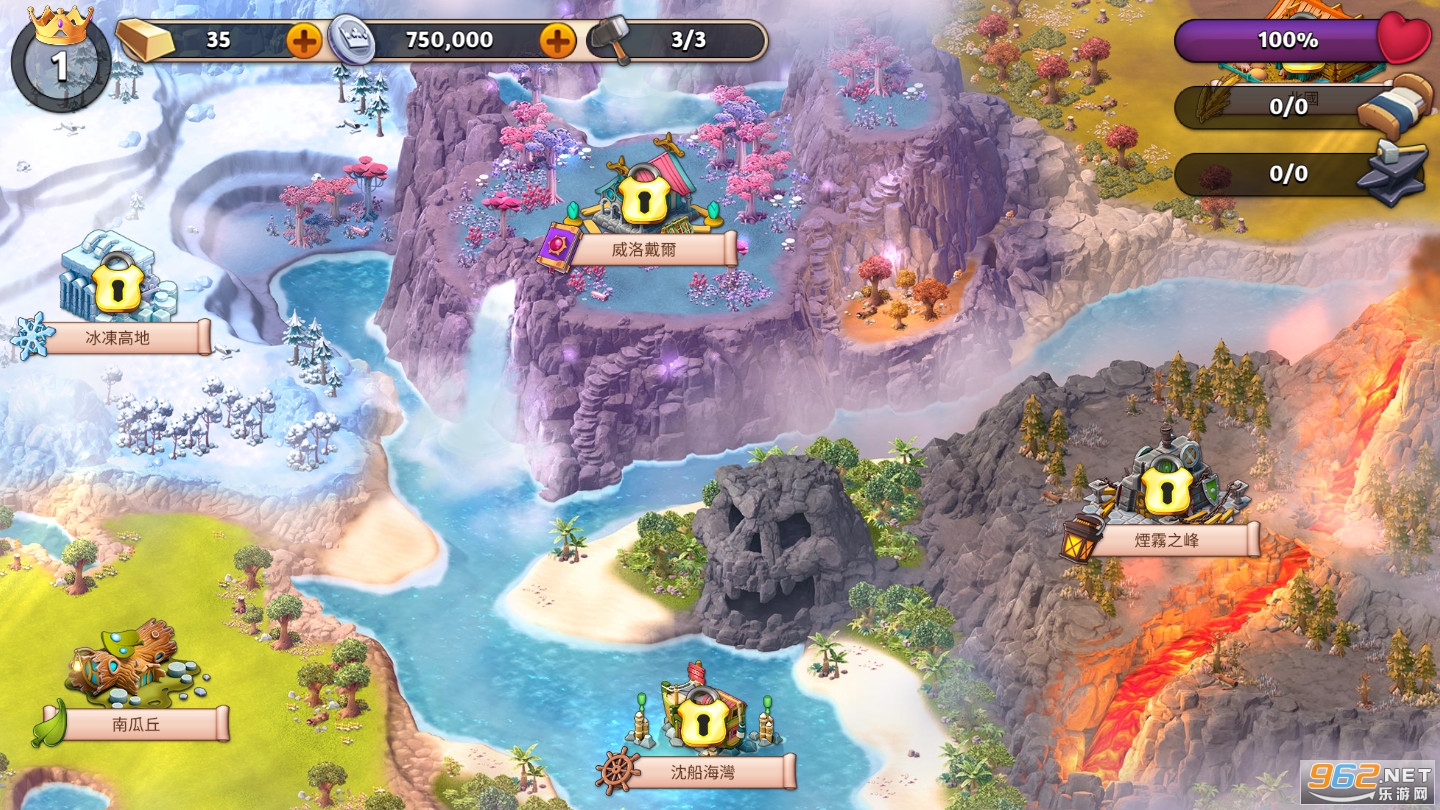This screenshot has width=1440, height=810.
Task: Open the player level crown badge
Action: (x=60, y=60)
